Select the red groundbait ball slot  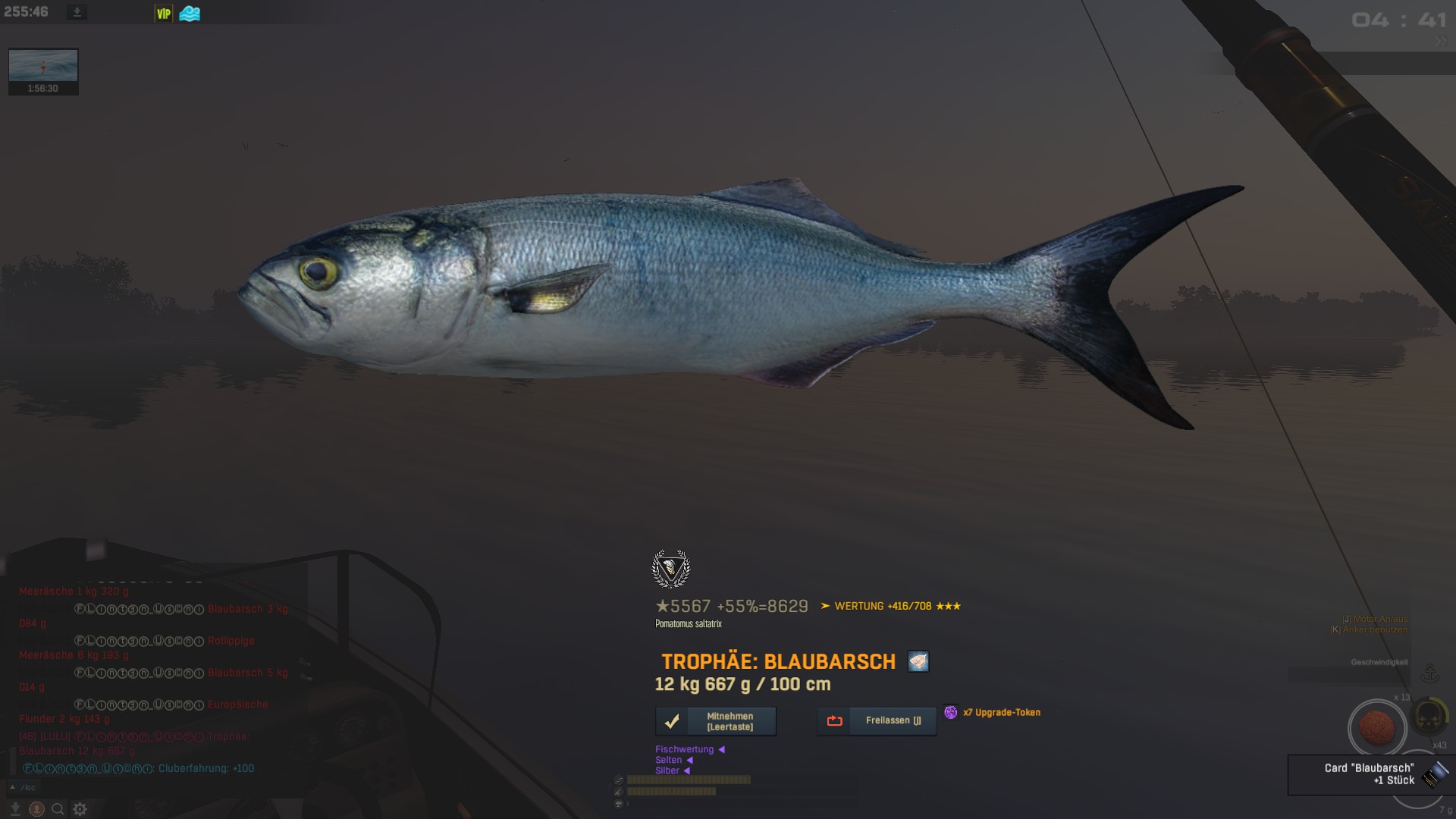[1376, 728]
